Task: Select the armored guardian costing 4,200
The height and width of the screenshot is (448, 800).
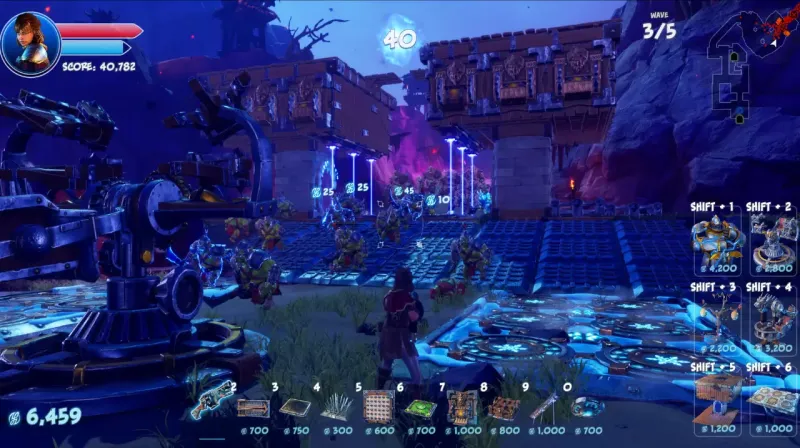Action: (x=717, y=240)
